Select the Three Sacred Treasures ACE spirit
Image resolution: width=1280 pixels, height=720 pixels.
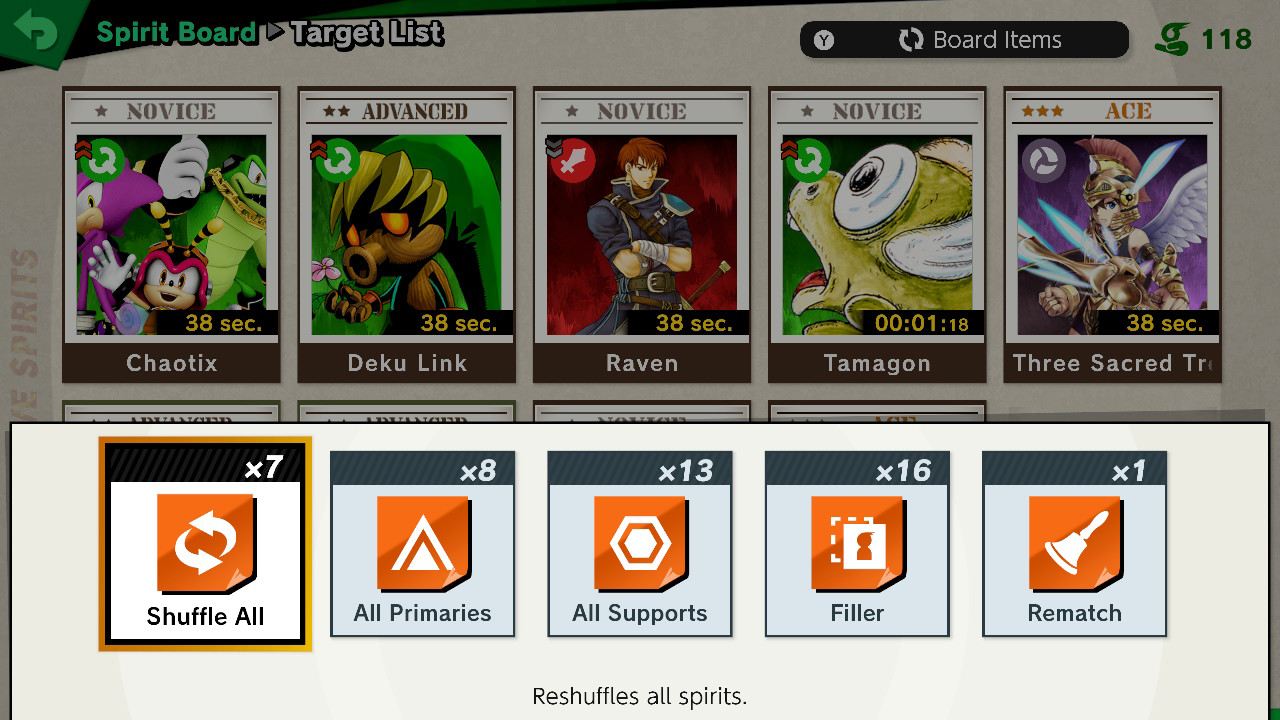1112,235
